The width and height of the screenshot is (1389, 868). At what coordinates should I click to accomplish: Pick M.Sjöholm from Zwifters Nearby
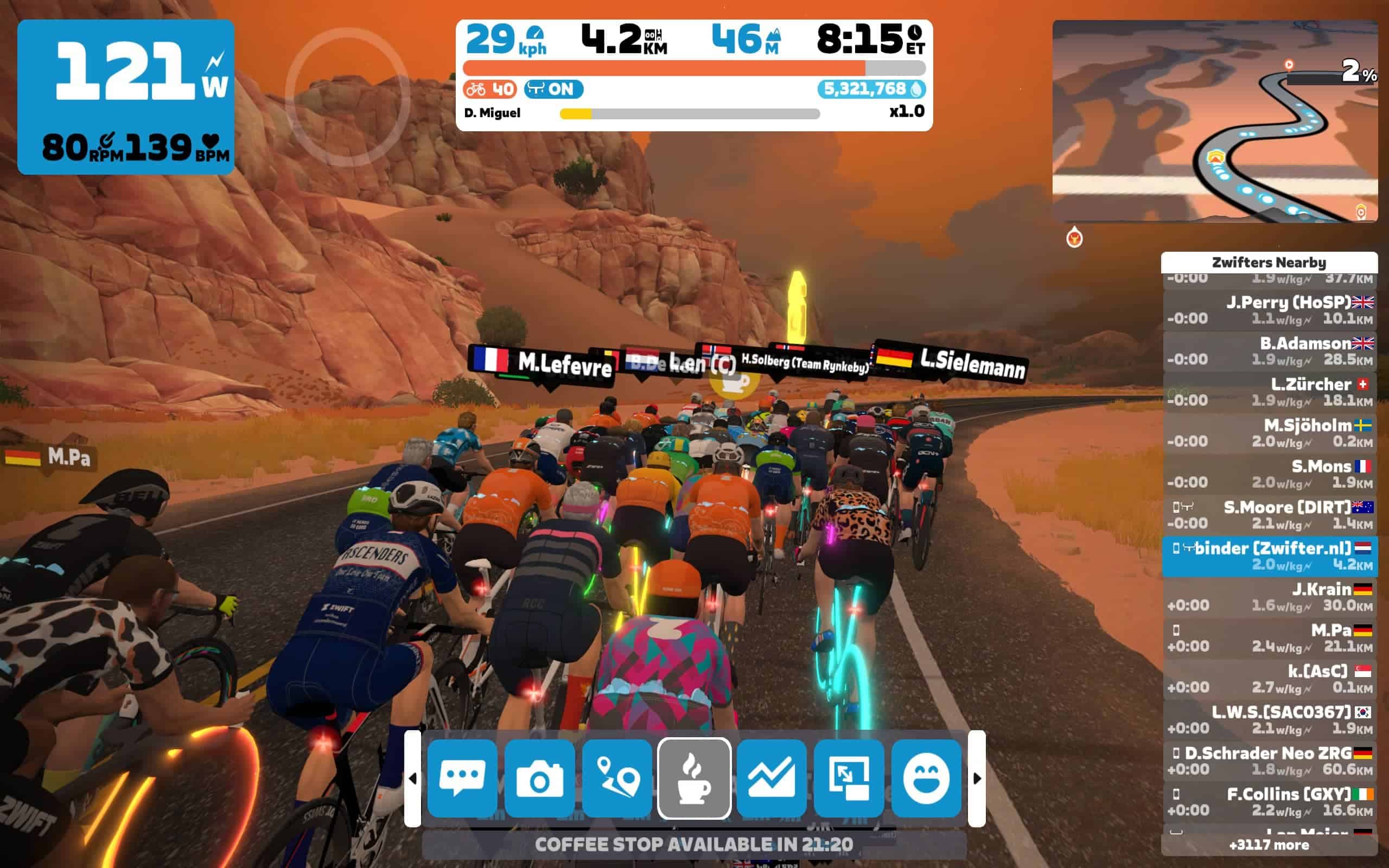[x=1270, y=433]
